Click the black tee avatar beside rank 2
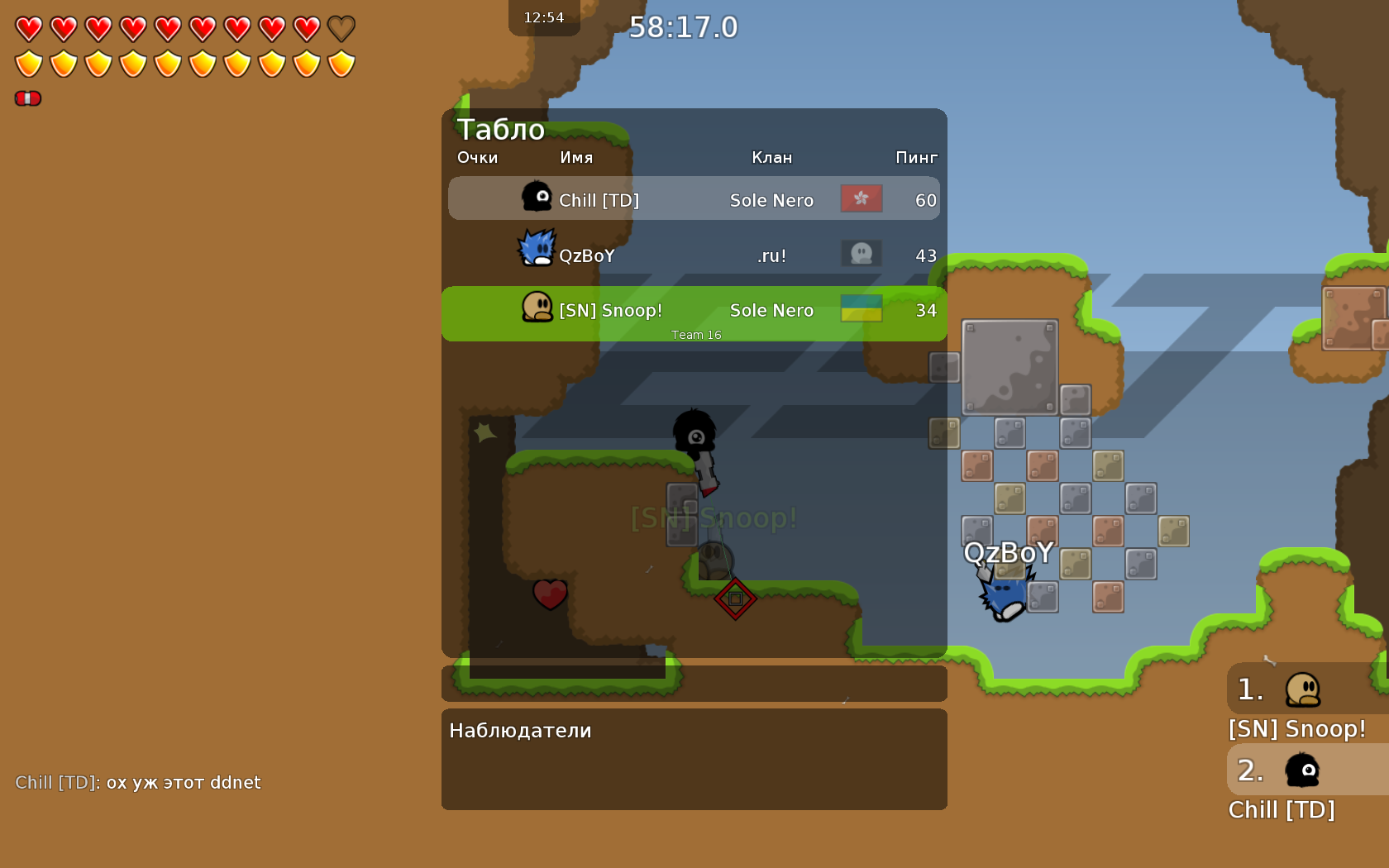 1304,770
